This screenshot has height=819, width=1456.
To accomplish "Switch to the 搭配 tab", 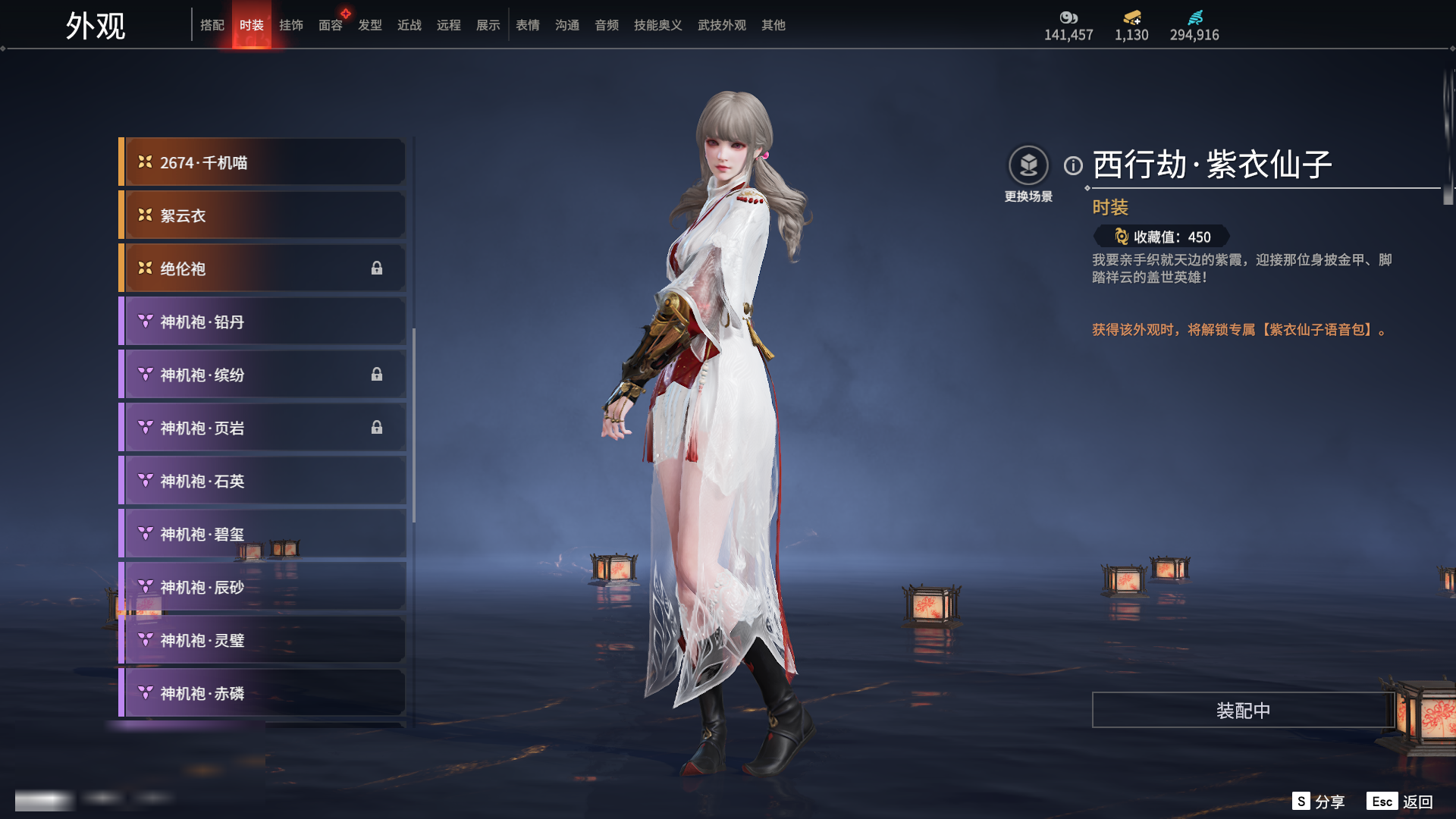I will (x=212, y=25).
